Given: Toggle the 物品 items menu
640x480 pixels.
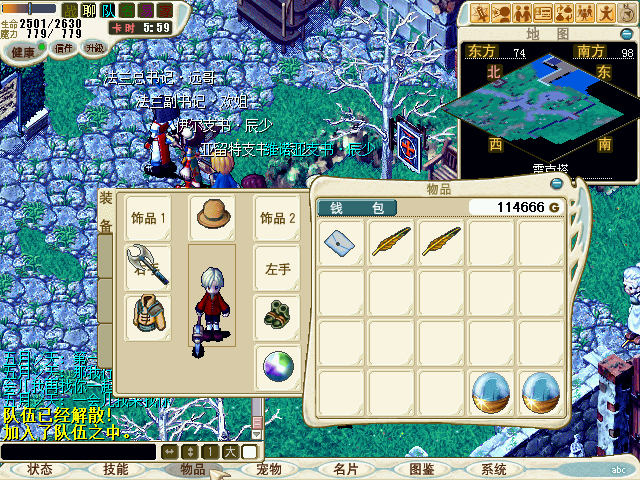Looking at the screenshot, I should (x=193, y=469).
